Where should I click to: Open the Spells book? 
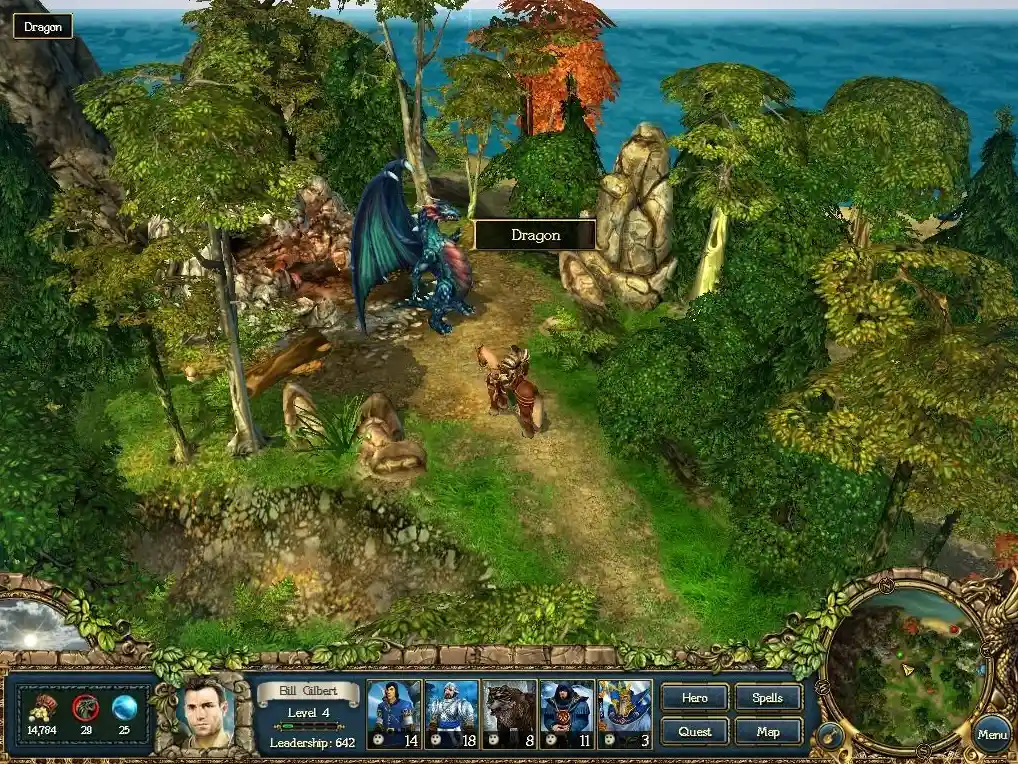(x=768, y=698)
